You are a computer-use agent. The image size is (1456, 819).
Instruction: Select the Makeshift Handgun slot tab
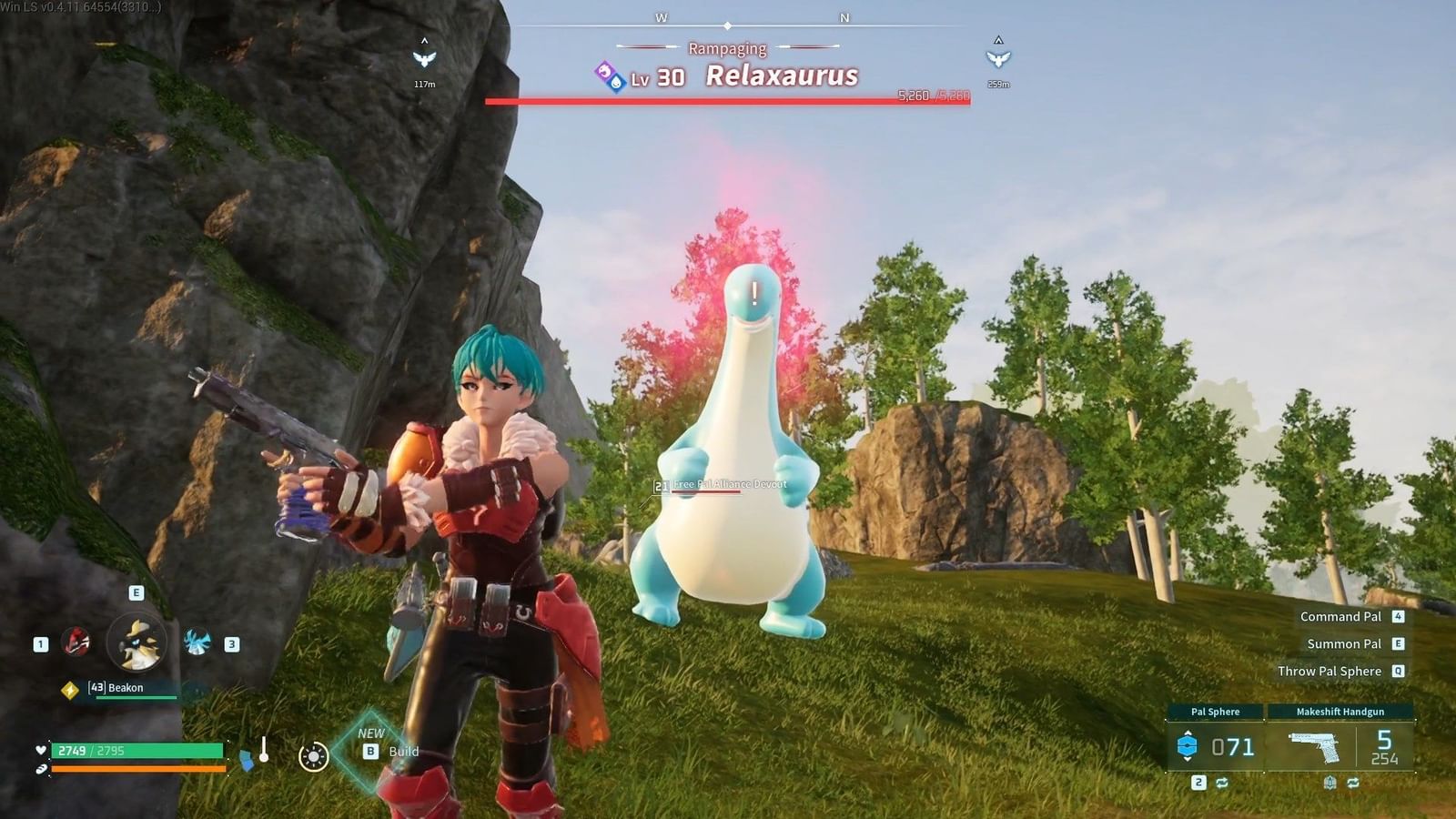coord(1340,712)
